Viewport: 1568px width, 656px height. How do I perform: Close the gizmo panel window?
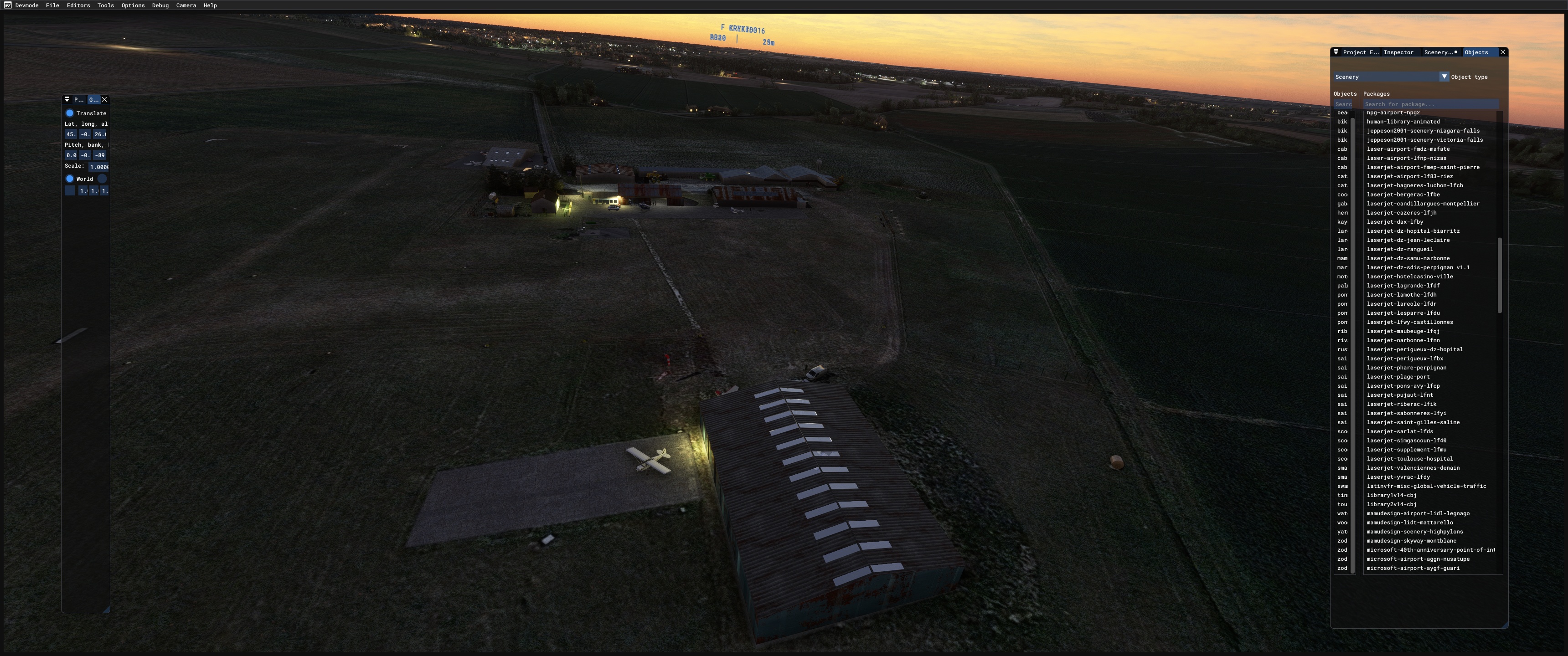[105, 99]
